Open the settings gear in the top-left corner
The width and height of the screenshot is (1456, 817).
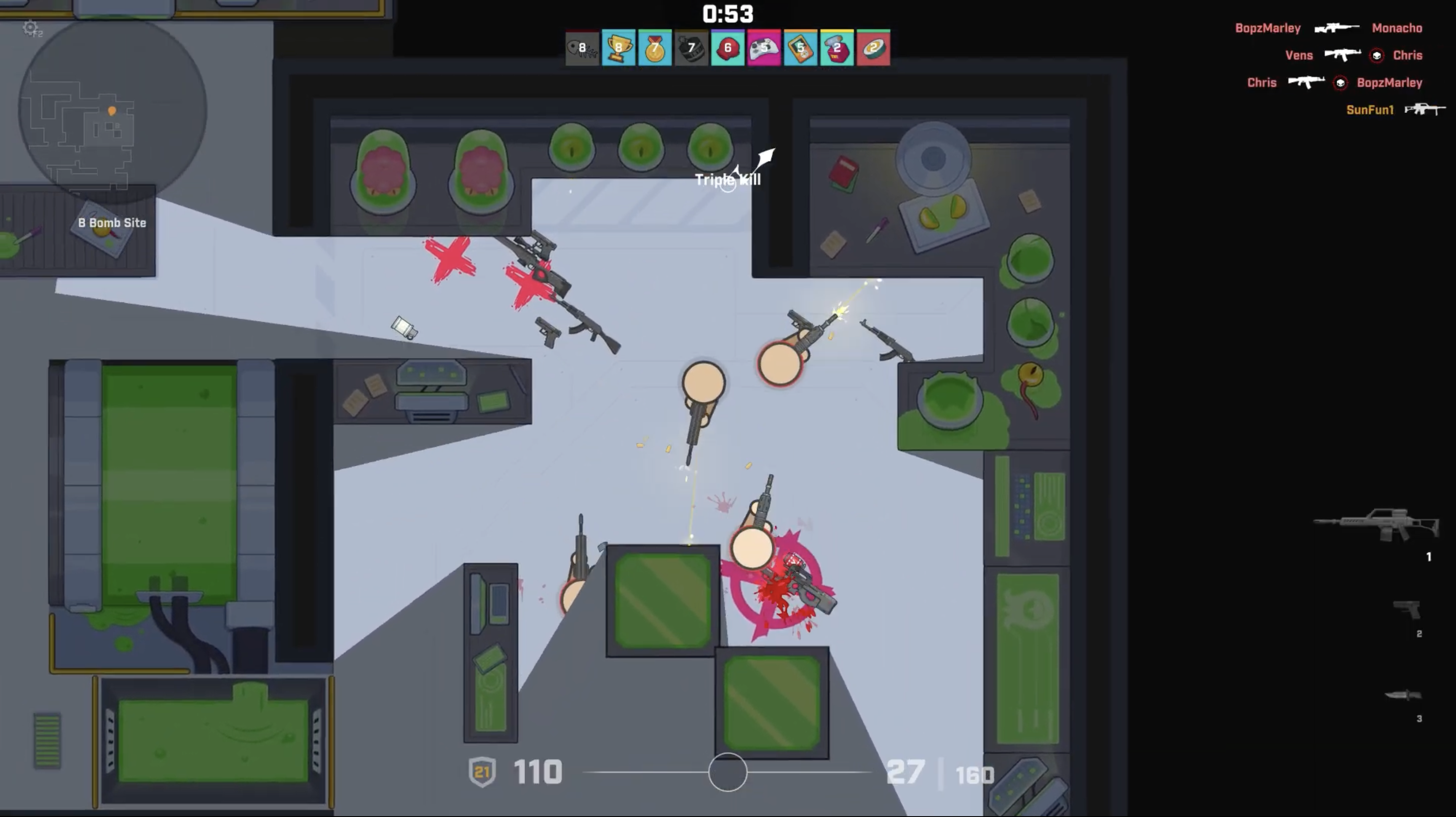pyautogui.click(x=30, y=28)
